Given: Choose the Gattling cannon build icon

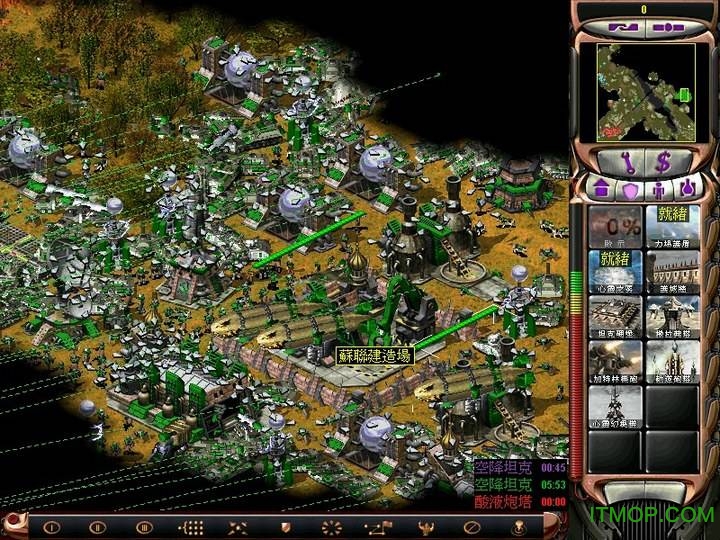Looking at the screenshot, I should pyautogui.click(x=615, y=360).
